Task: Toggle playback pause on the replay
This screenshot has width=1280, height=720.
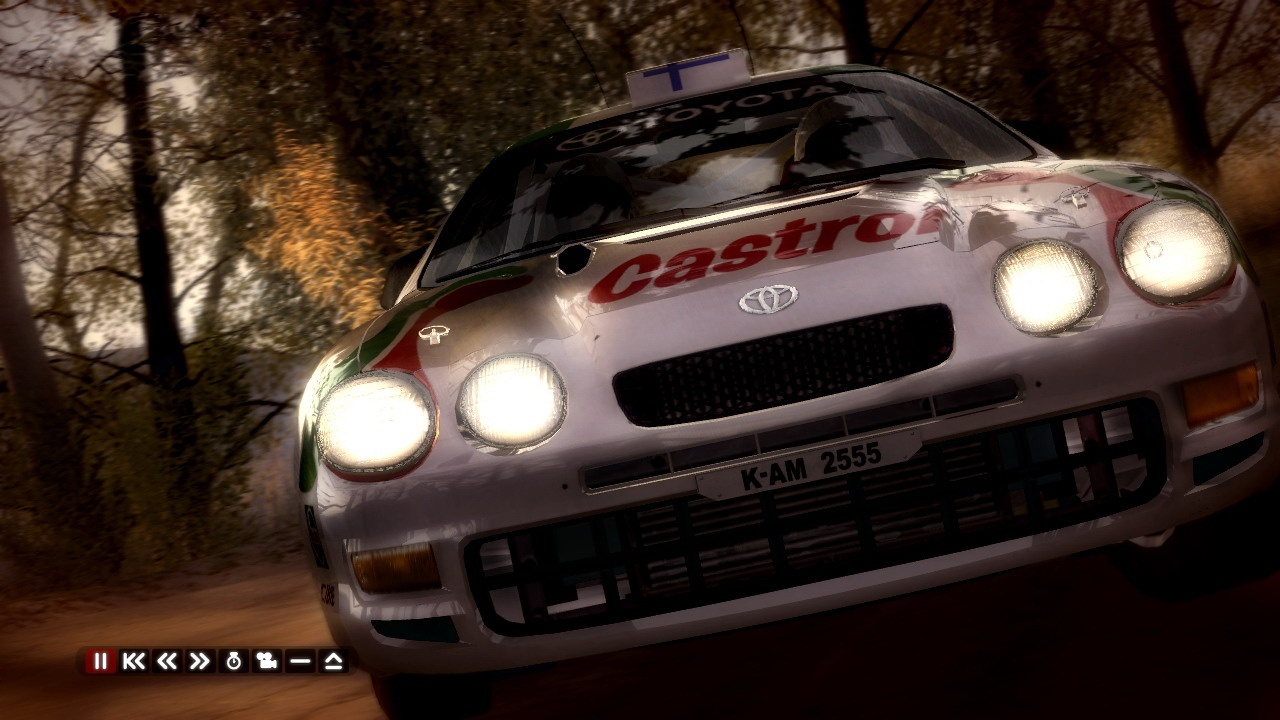Action: point(100,662)
